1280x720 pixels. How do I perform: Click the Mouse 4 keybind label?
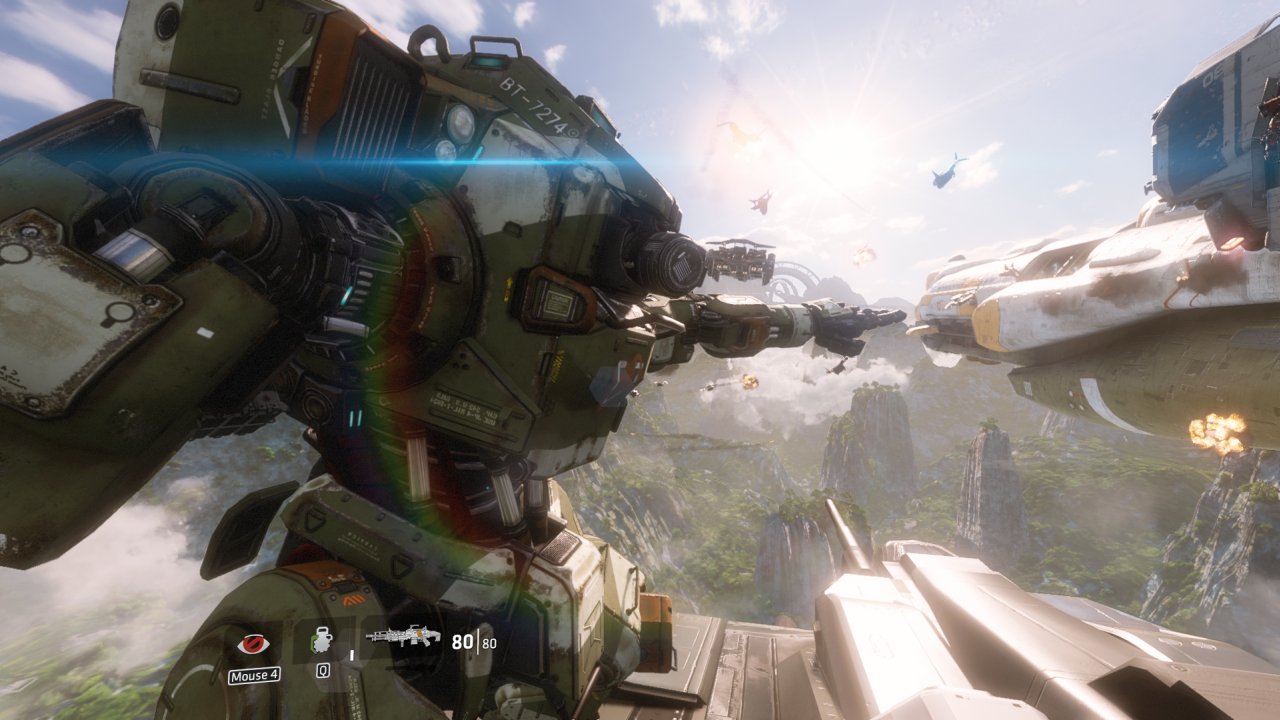[x=253, y=674]
